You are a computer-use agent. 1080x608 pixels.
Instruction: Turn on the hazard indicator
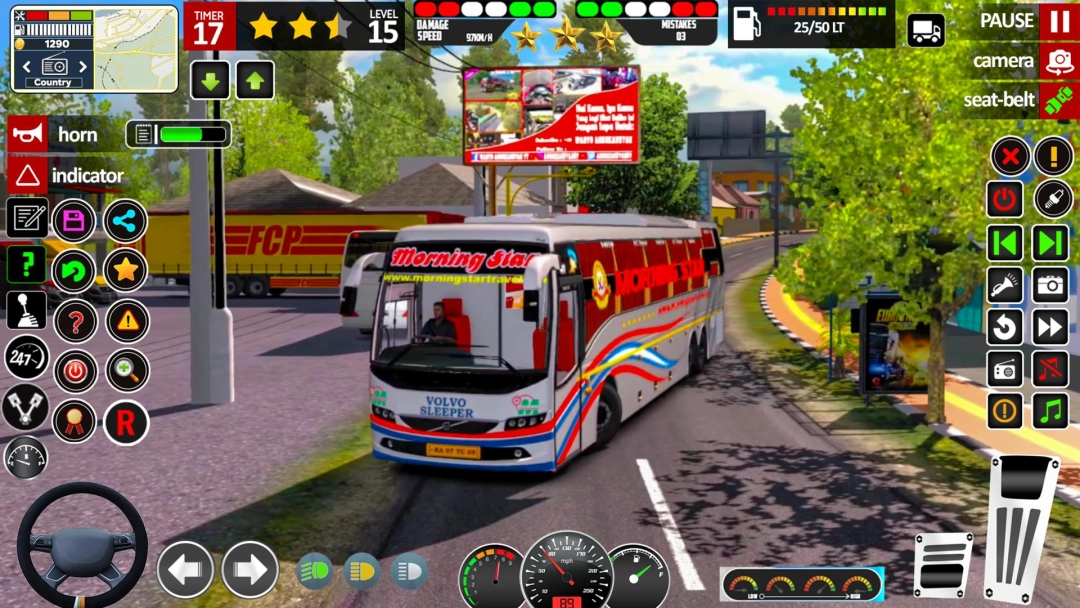click(28, 176)
